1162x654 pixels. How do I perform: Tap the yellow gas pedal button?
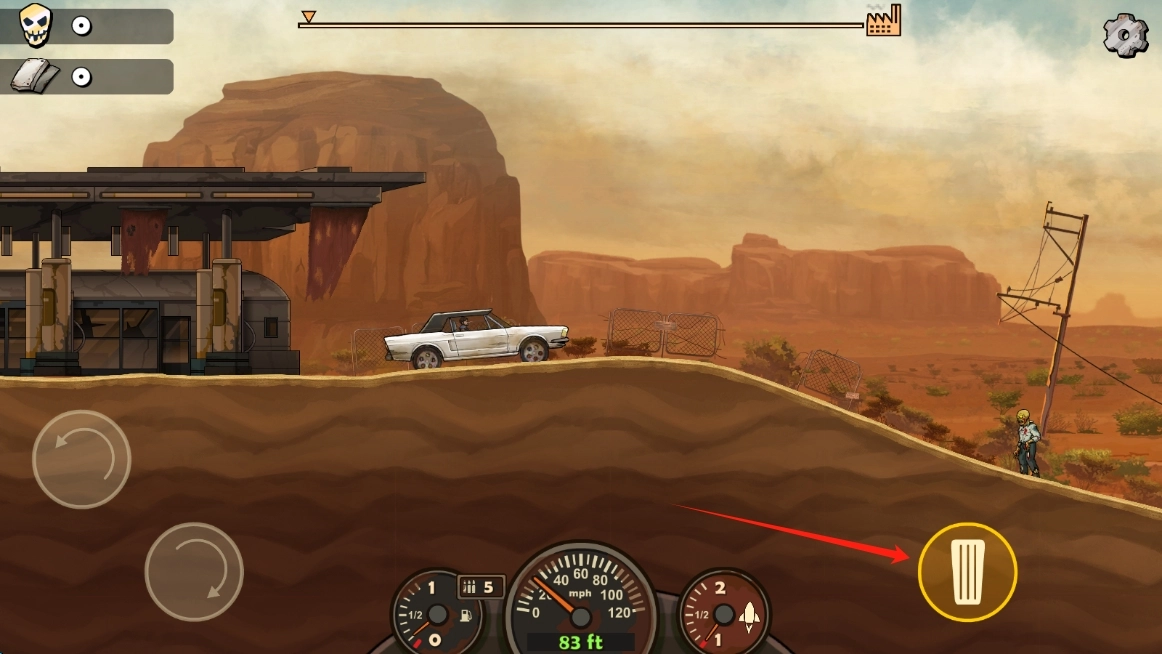click(x=967, y=572)
